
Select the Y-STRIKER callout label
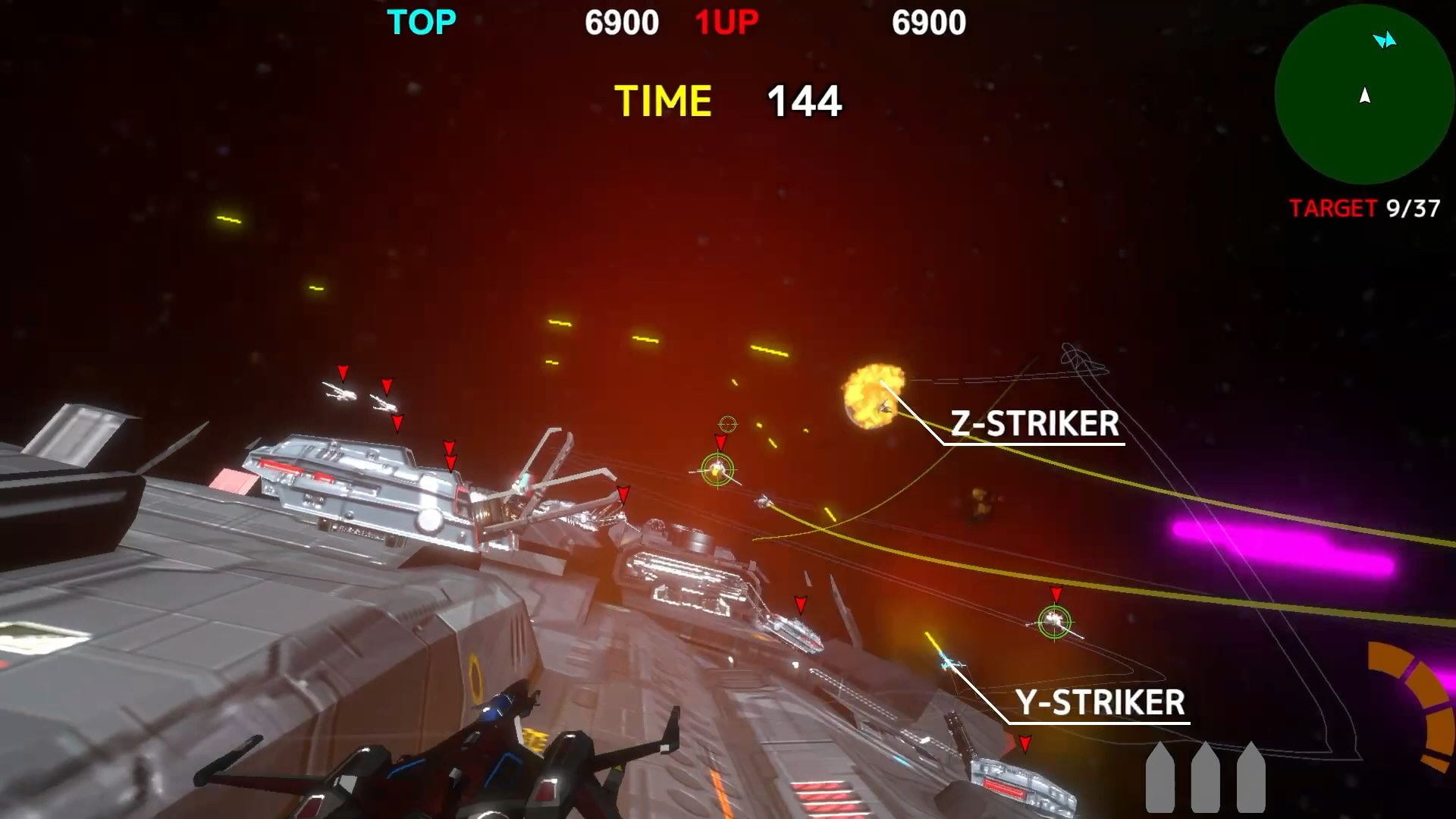tap(1100, 703)
